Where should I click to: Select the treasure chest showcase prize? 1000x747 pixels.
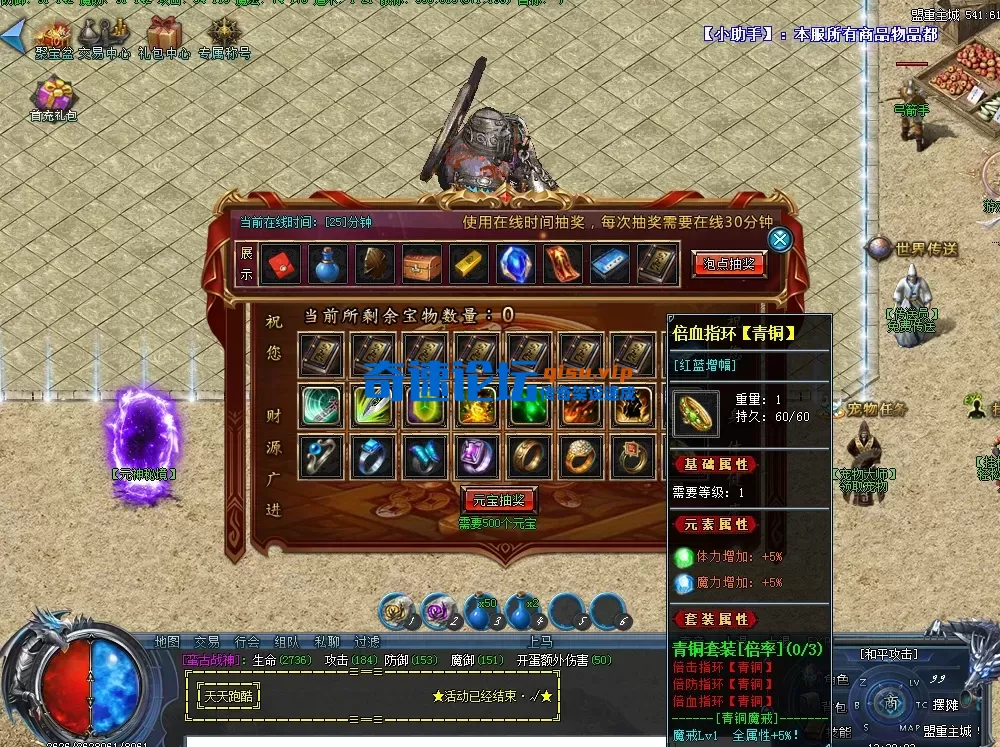click(x=421, y=264)
